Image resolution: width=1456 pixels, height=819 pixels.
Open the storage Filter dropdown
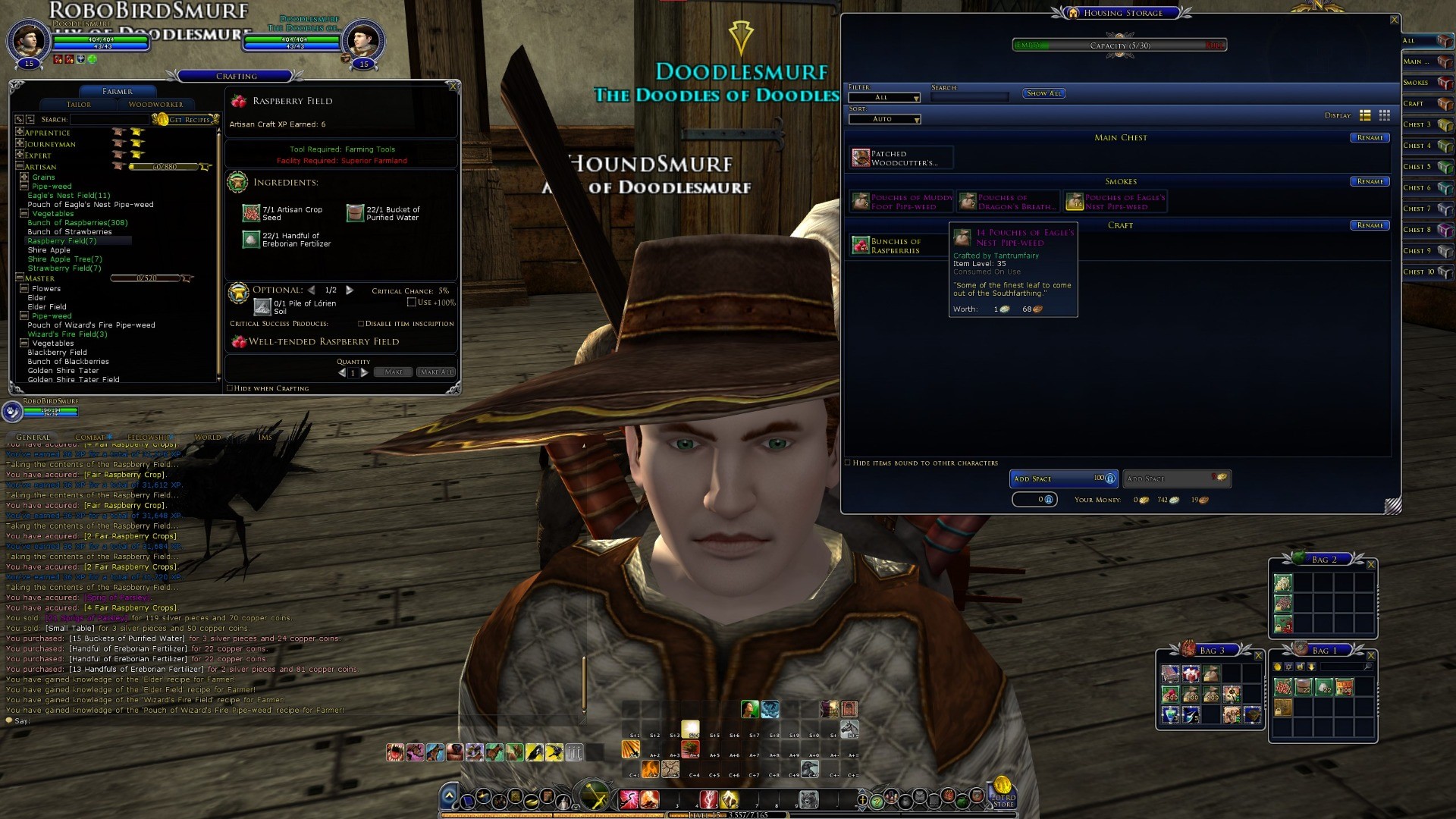coord(885,98)
